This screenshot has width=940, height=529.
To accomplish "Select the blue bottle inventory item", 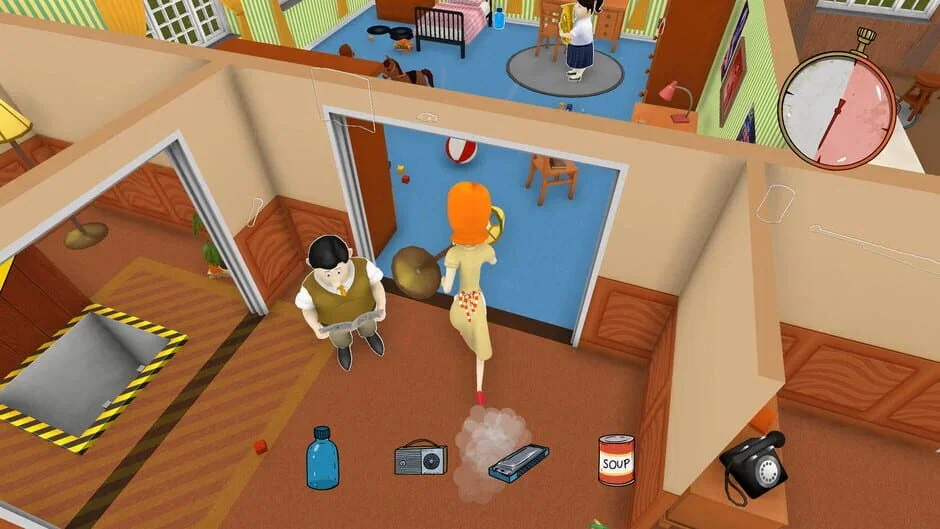I will 322,459.
